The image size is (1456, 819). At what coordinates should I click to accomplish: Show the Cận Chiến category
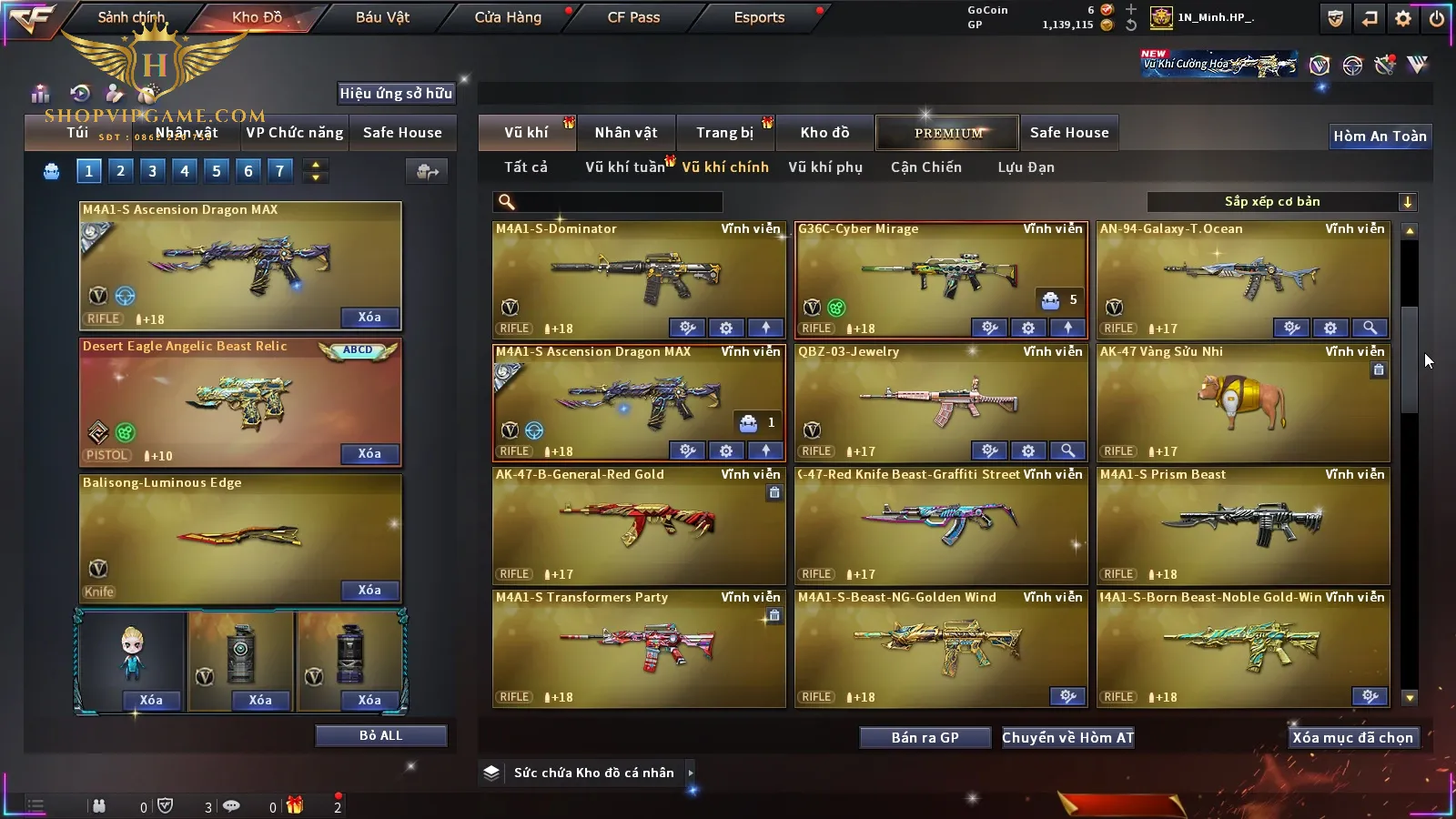tap(925, 167)
